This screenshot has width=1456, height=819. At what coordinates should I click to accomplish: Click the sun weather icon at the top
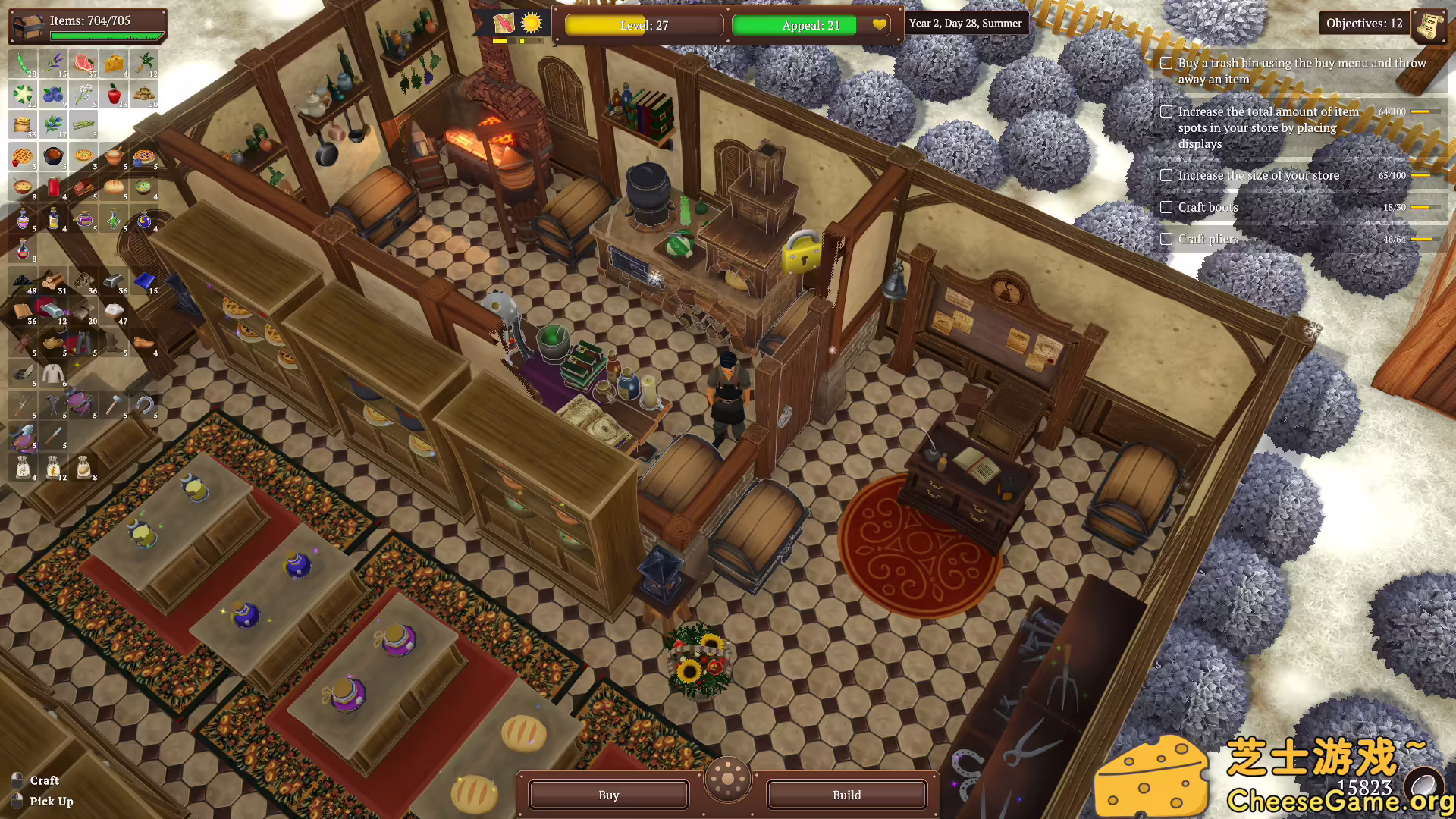tap(532, 24)
